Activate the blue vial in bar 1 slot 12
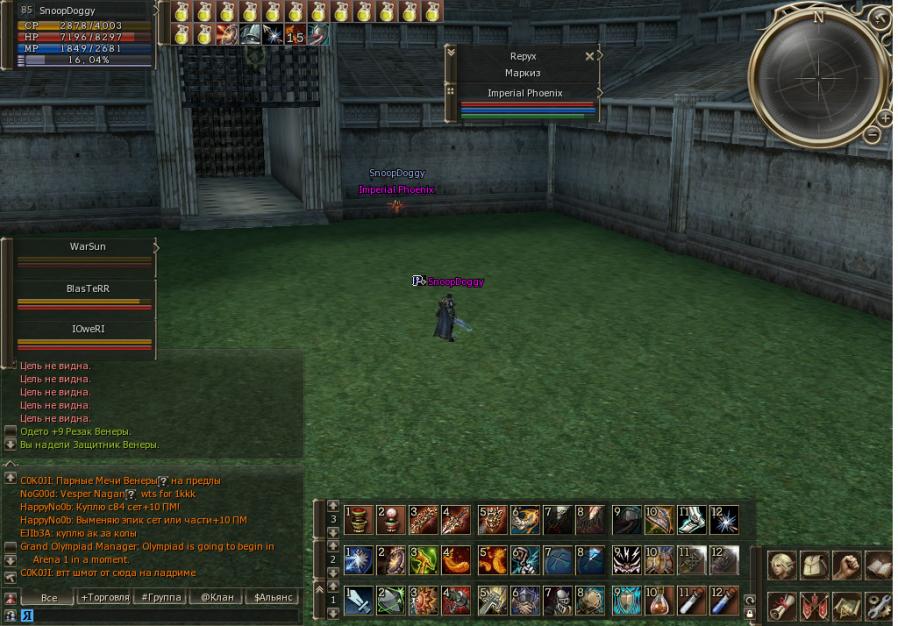This screenshot has height=626, width=898. [x=724, y=600]
